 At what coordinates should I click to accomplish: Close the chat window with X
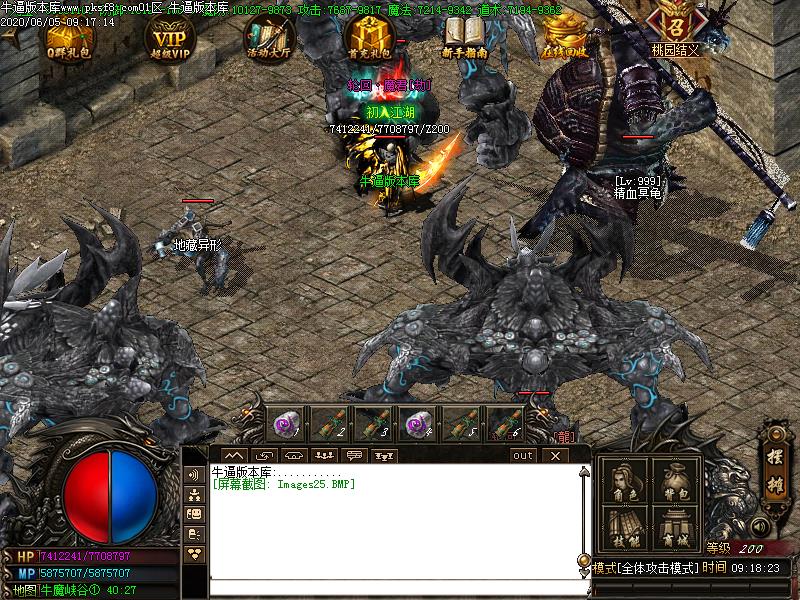(x=555, y=456)
